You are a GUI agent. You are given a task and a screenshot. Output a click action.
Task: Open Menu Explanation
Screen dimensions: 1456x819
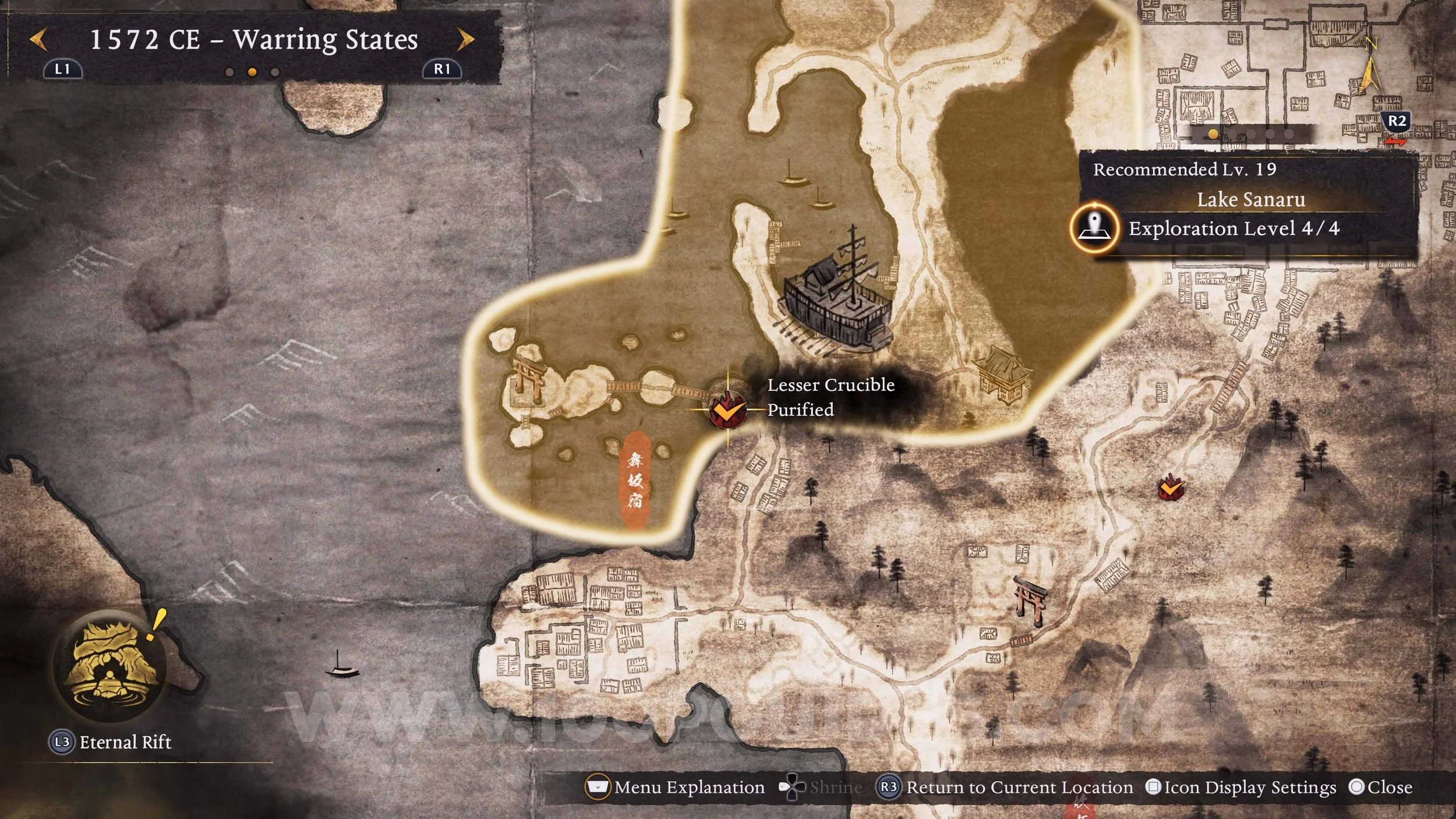(x=676, y=788)
